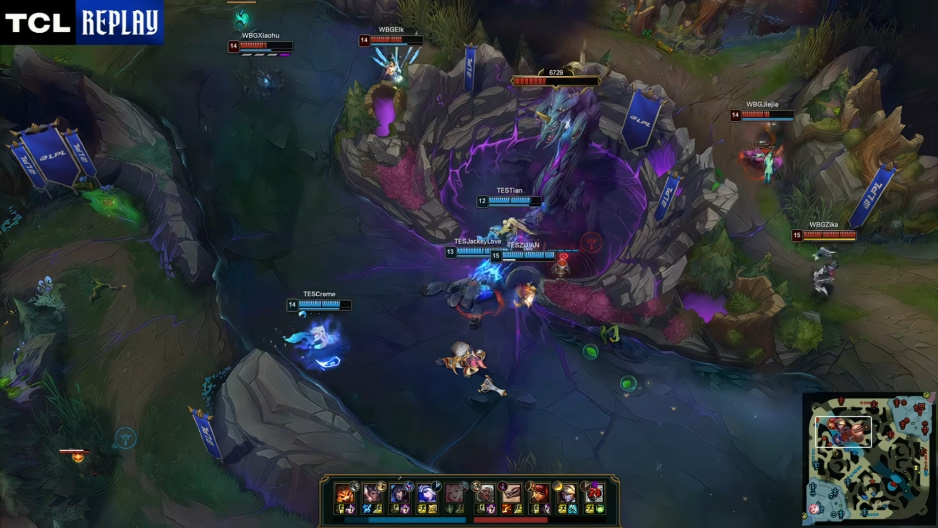Choose the white-haired man champion portrait
The image size is (938, 528).
coord(483,493)
